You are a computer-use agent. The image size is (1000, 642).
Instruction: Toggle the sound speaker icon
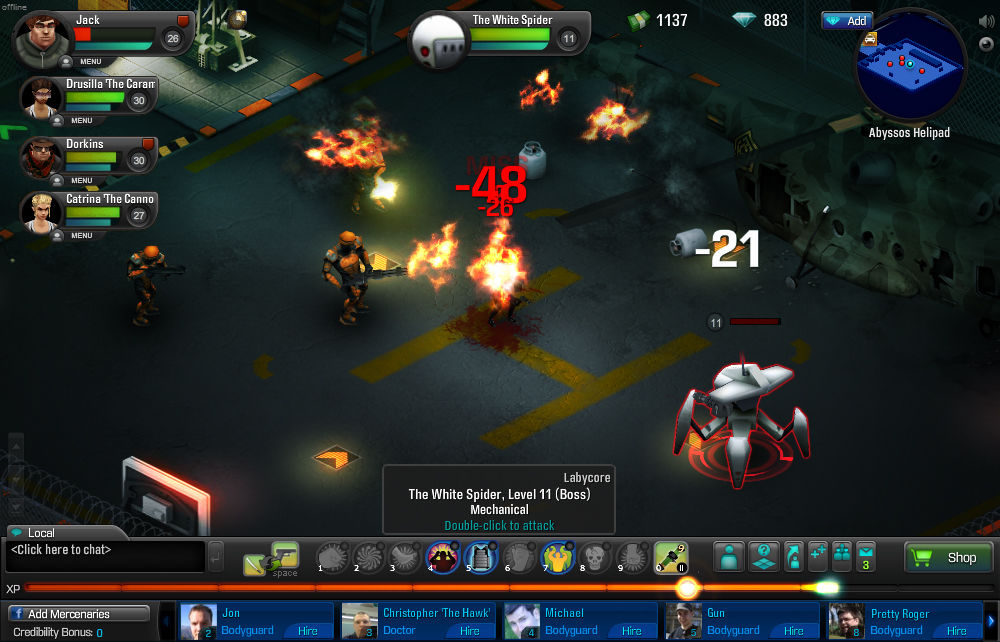[986, 19]
